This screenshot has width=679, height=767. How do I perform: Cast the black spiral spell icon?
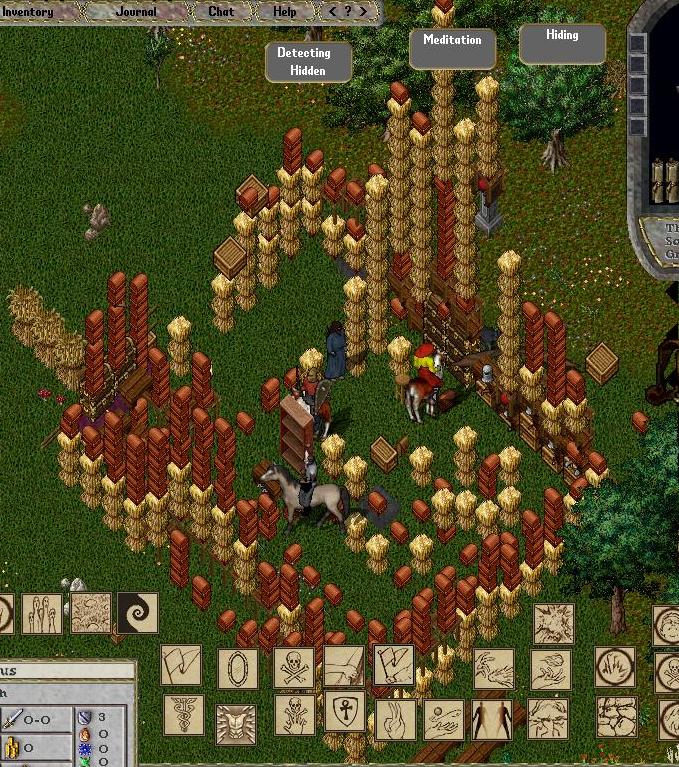[x=138, y=613]
